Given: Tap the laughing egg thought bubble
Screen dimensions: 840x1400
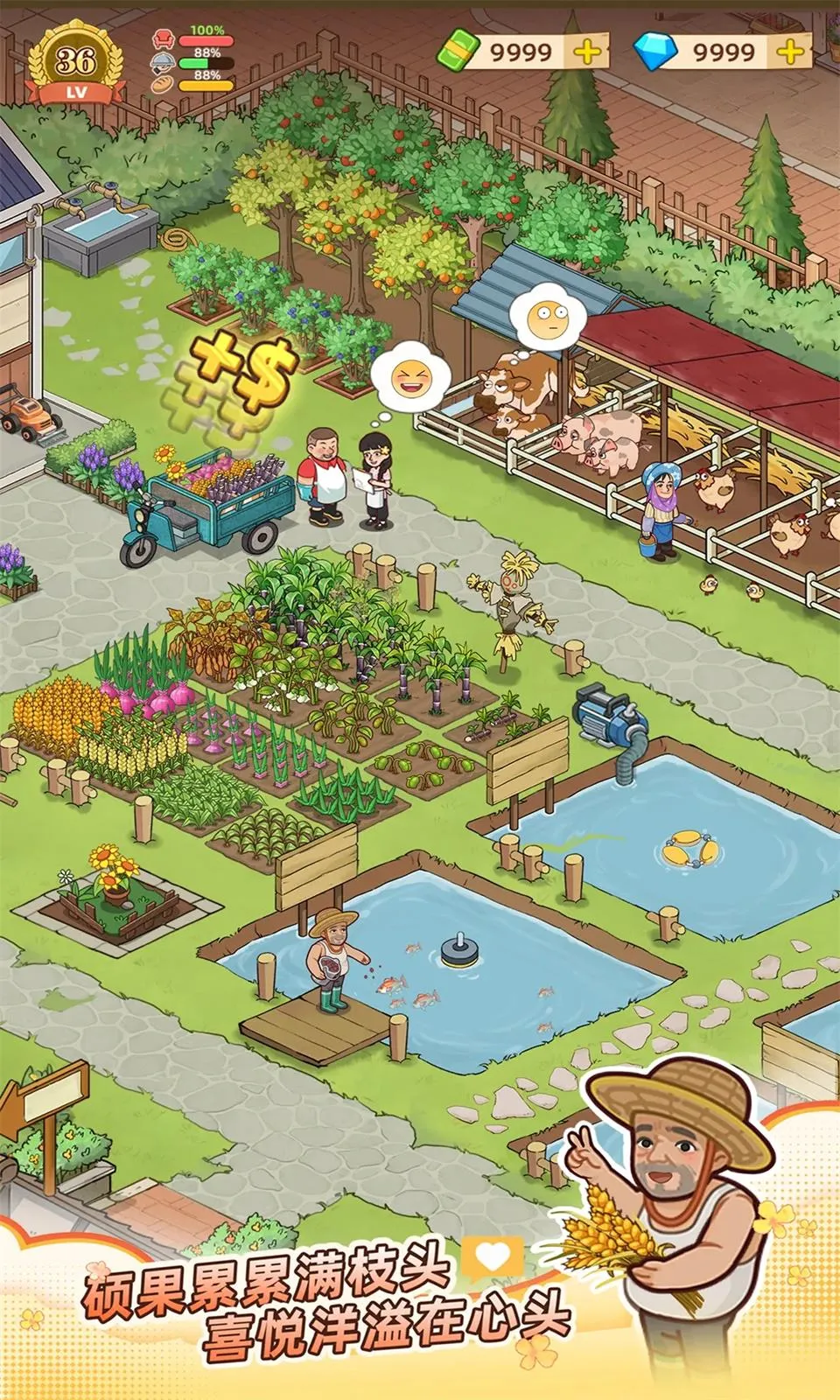Looking at the screenshot, I should tap(409, 379).
